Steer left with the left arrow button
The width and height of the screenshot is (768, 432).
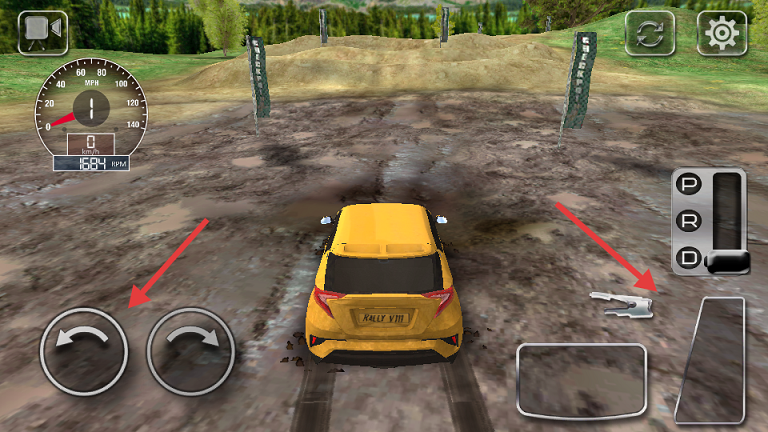(84, 350)
